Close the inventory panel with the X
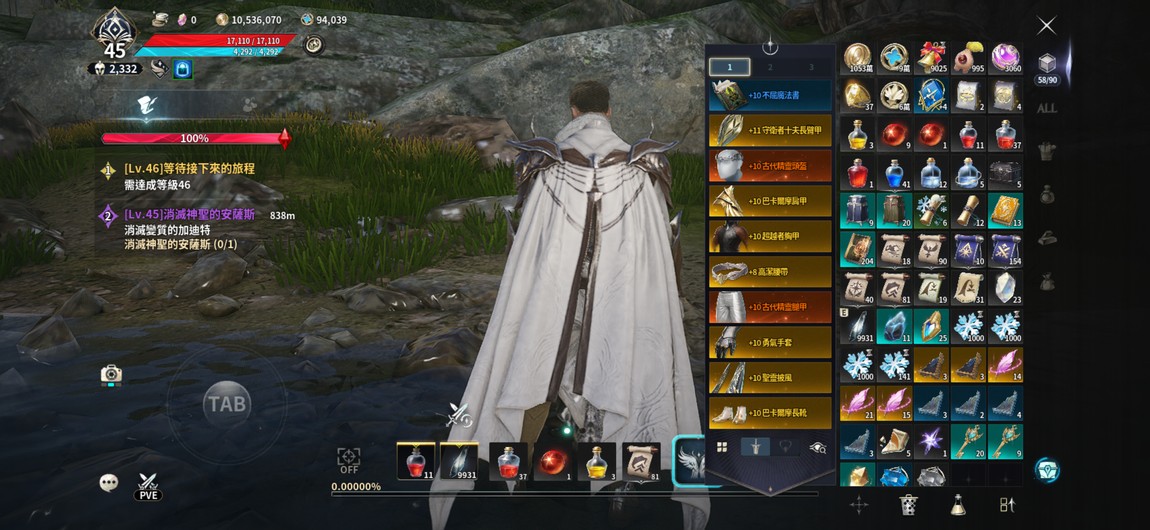The width and height of the screenshot is (1150, 530). click(1046, 26)
